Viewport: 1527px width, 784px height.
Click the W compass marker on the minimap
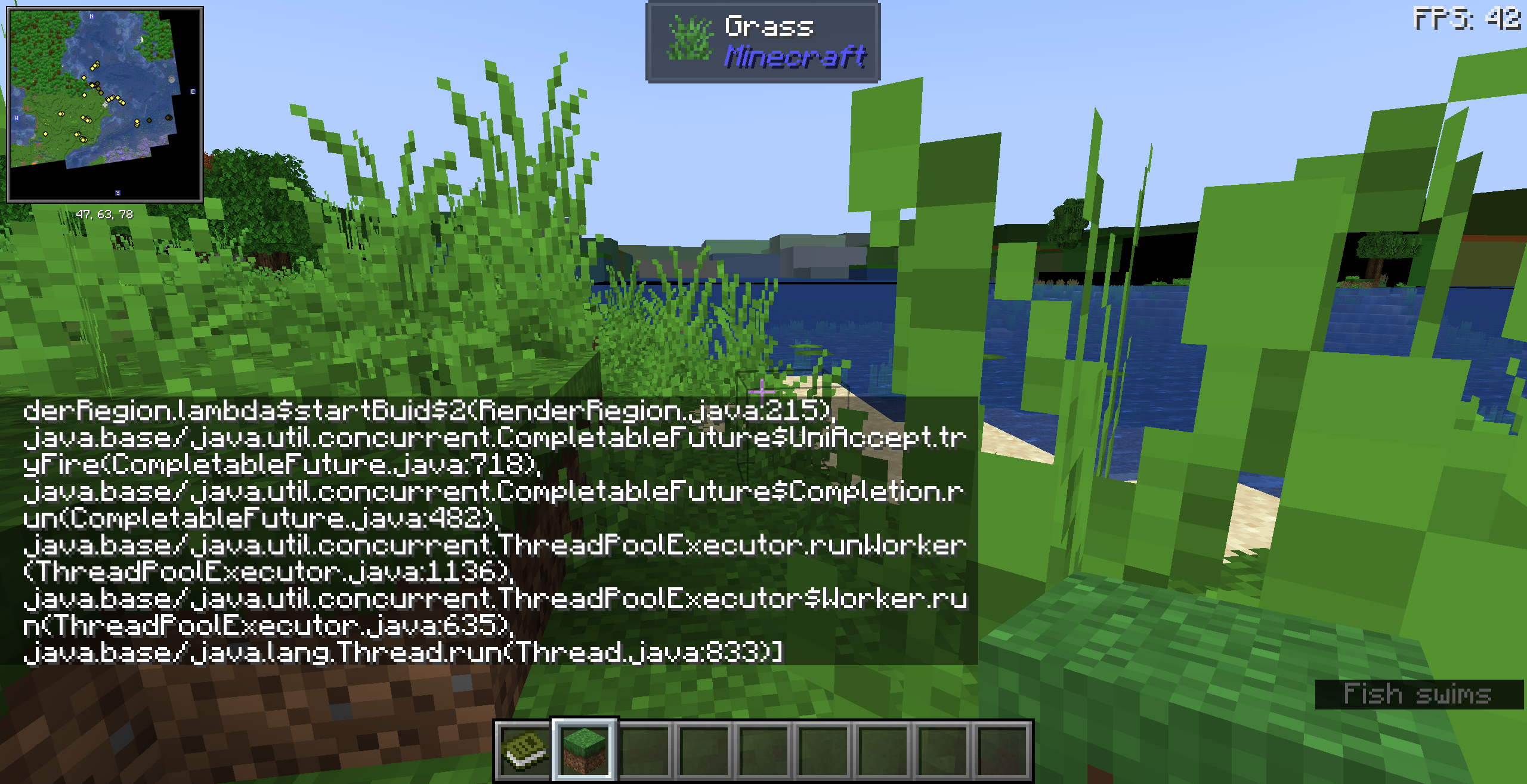pyautogui.click(x=17, y=116)
